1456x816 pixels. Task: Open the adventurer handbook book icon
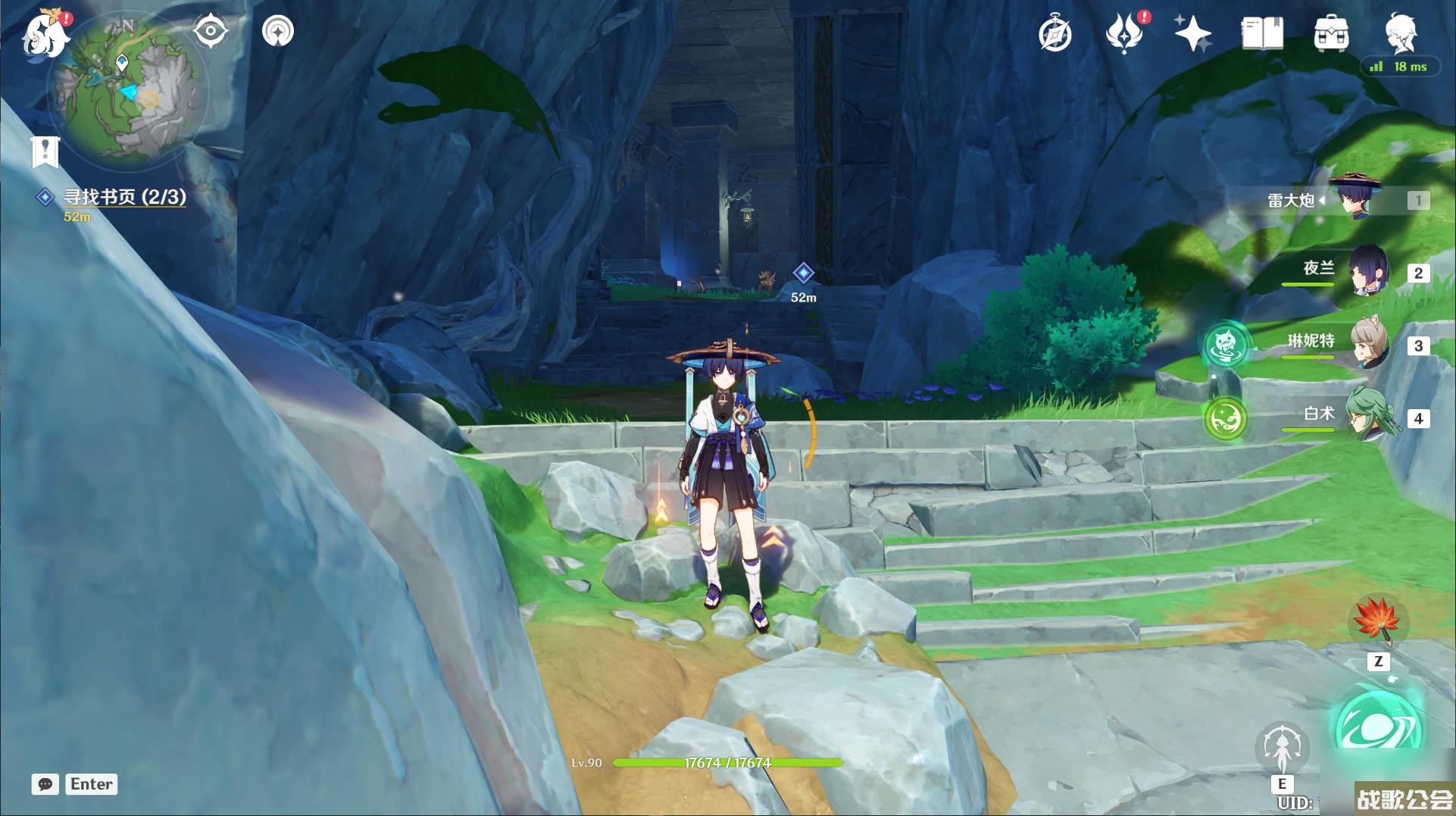[x=1262, y=34]
